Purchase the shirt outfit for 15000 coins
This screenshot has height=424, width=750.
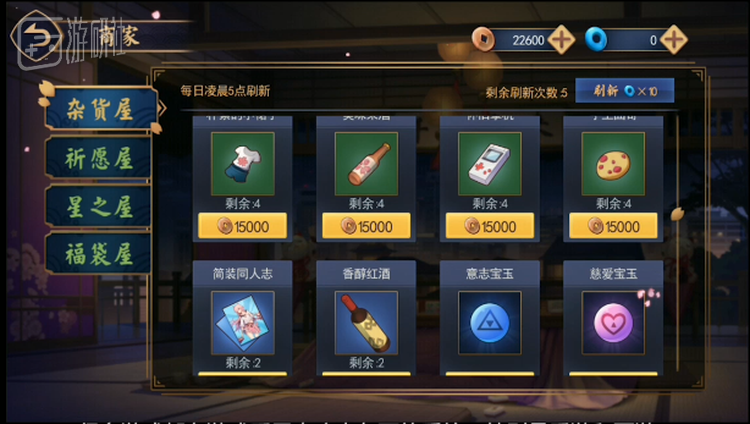[243, 226]
